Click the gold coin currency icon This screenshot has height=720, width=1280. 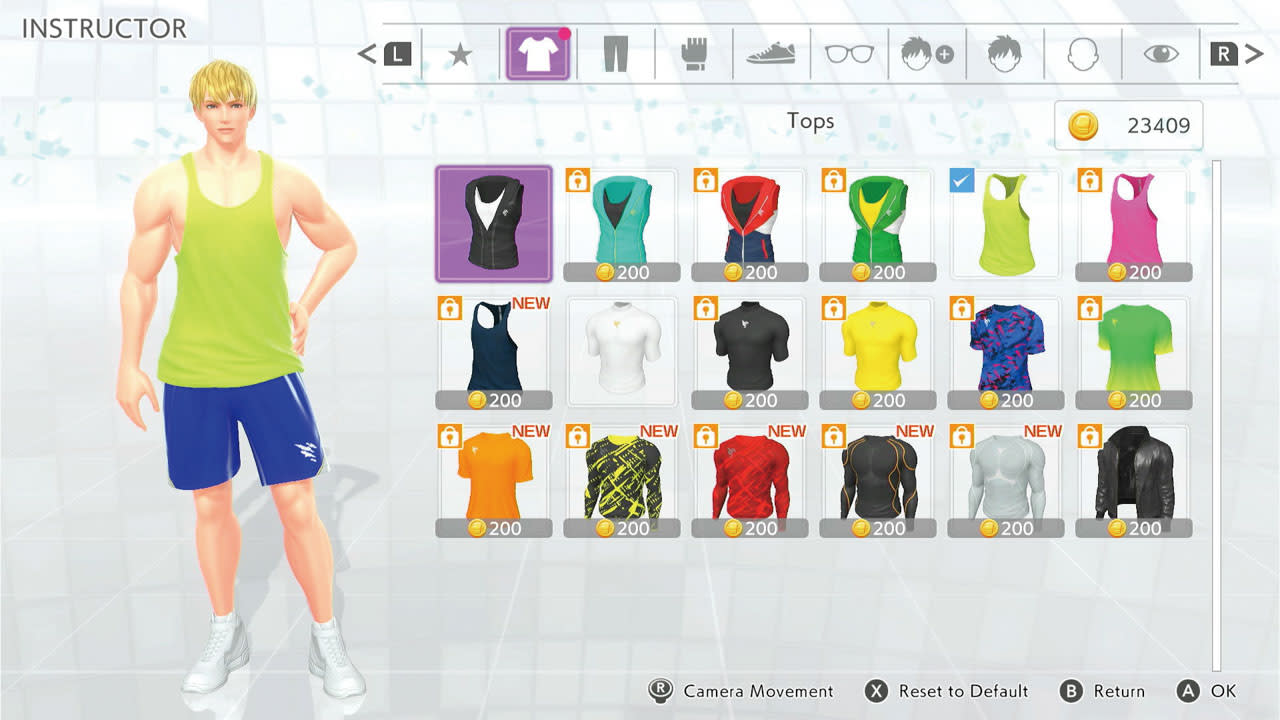tap(1082, 126)
